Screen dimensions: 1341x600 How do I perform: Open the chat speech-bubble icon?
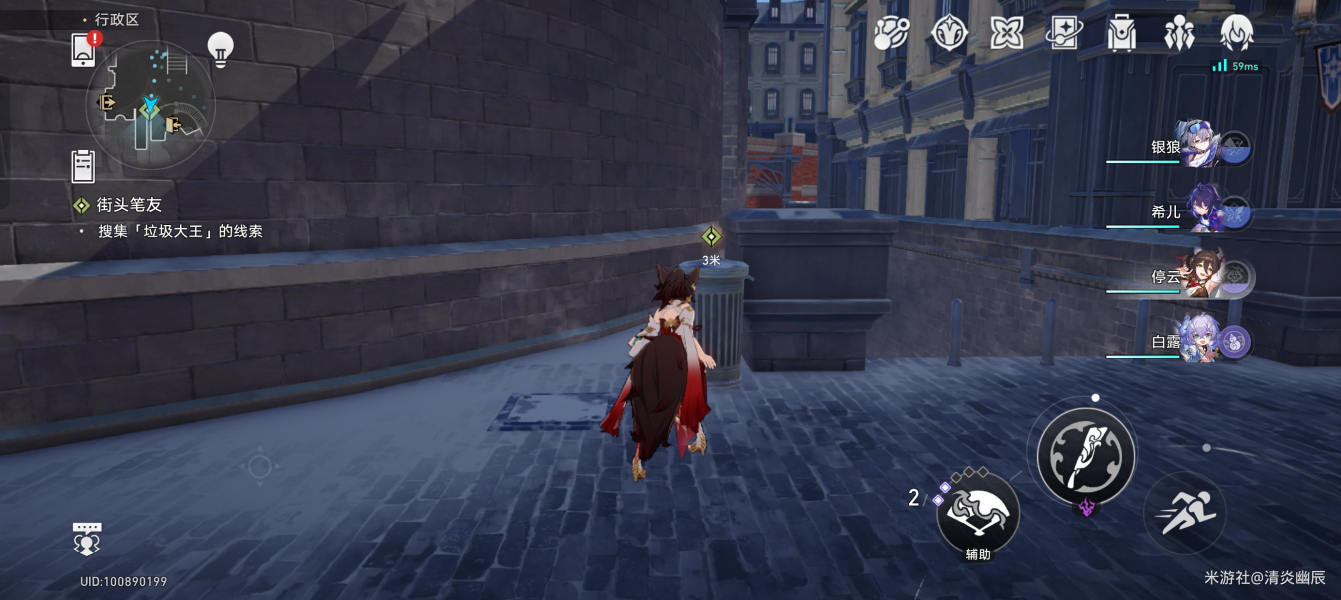coord(87,537)
